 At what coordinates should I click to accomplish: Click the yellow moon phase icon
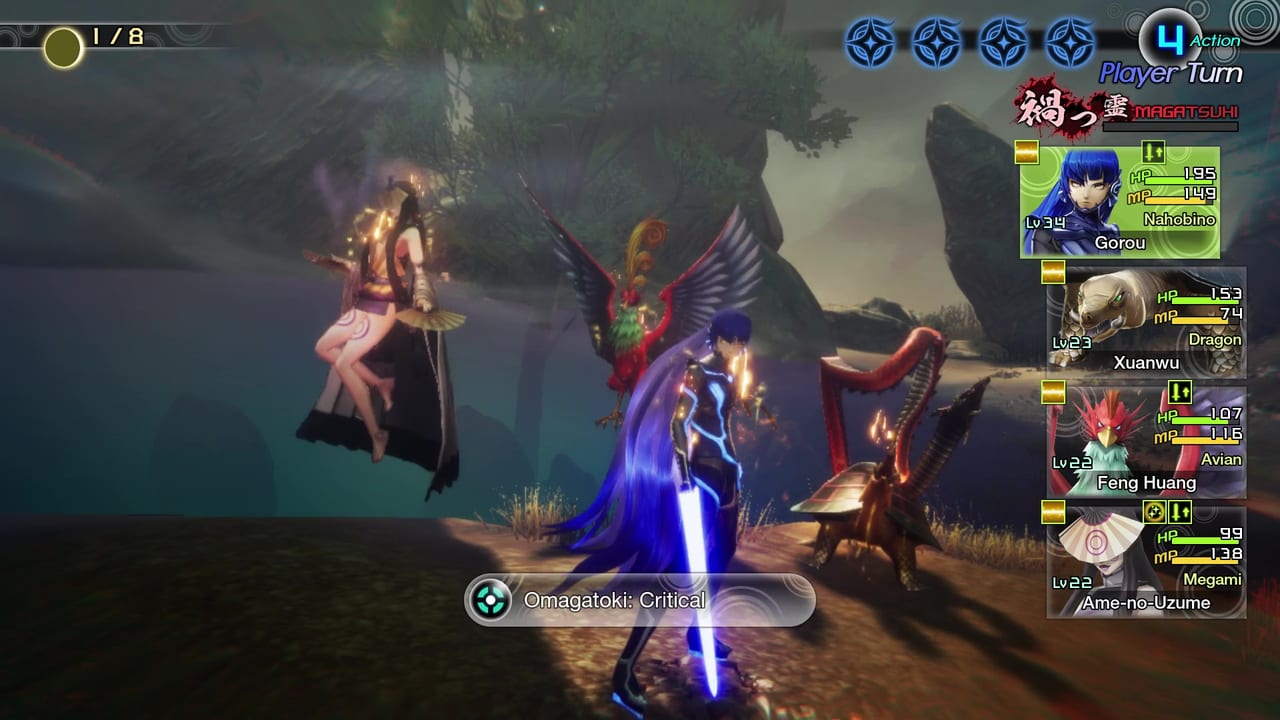point(63,47)
